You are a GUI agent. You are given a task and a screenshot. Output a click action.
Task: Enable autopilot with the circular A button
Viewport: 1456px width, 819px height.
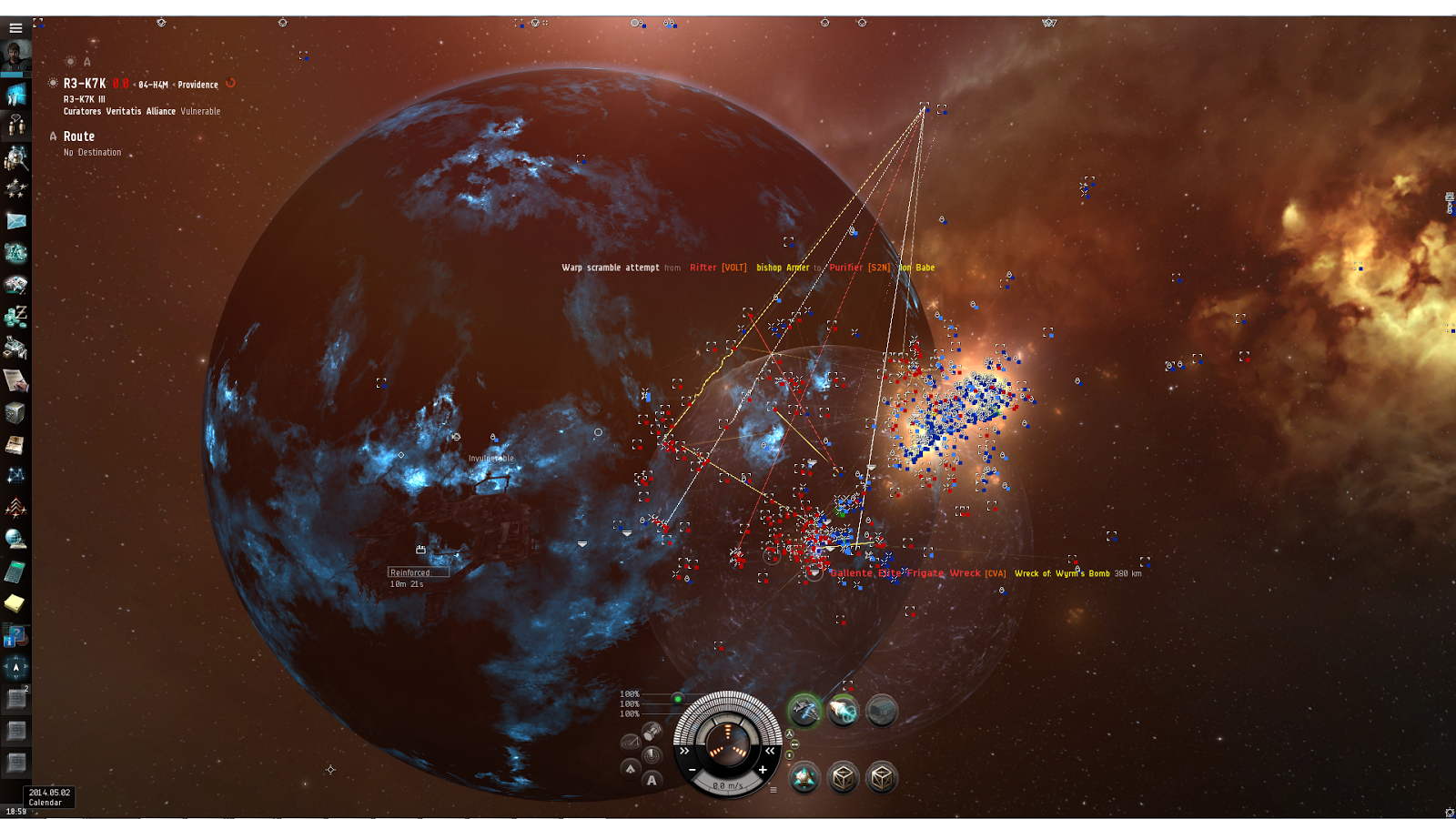click(x=652, y=781)
